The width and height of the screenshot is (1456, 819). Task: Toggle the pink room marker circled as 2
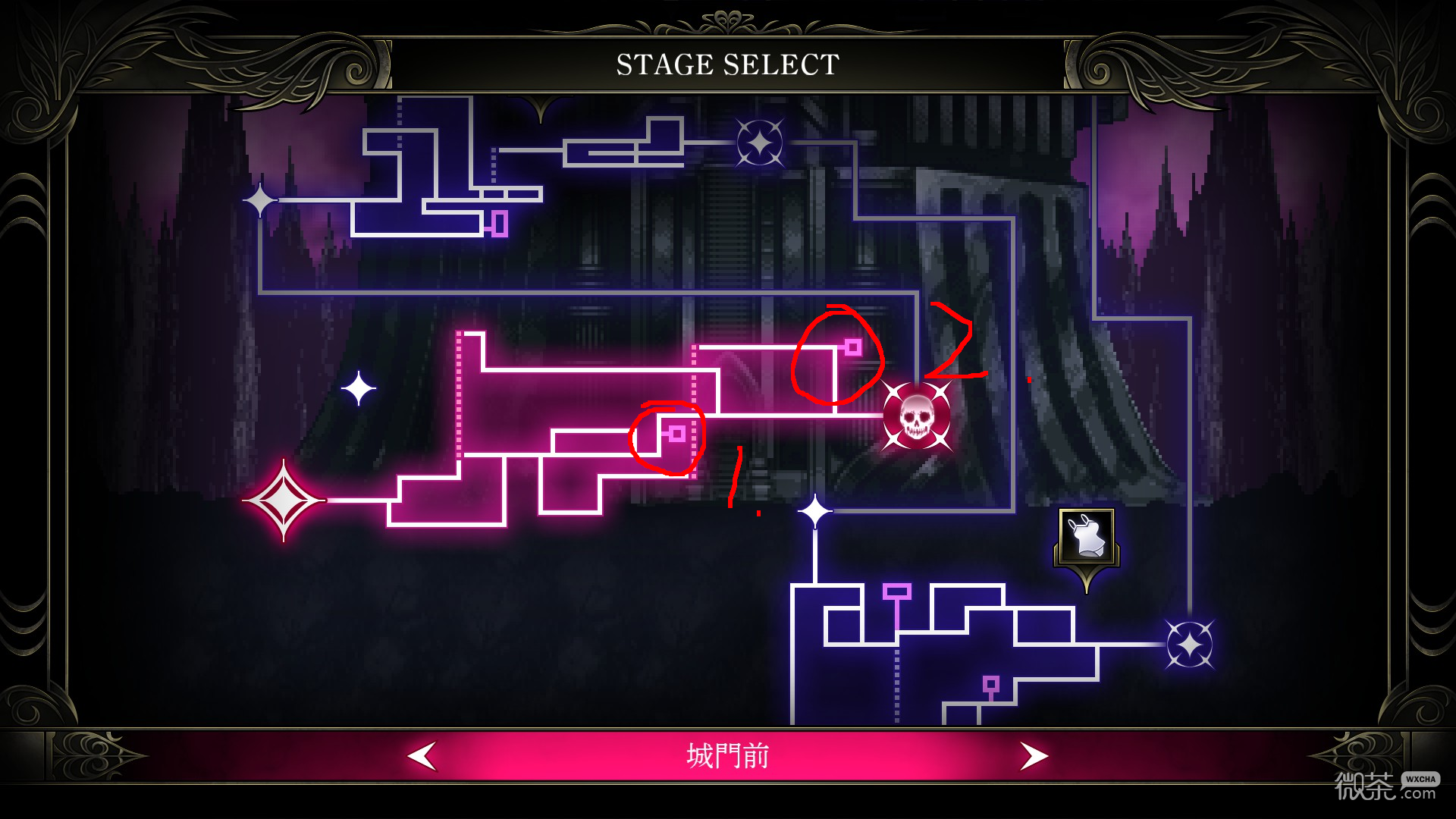point(854,347)
